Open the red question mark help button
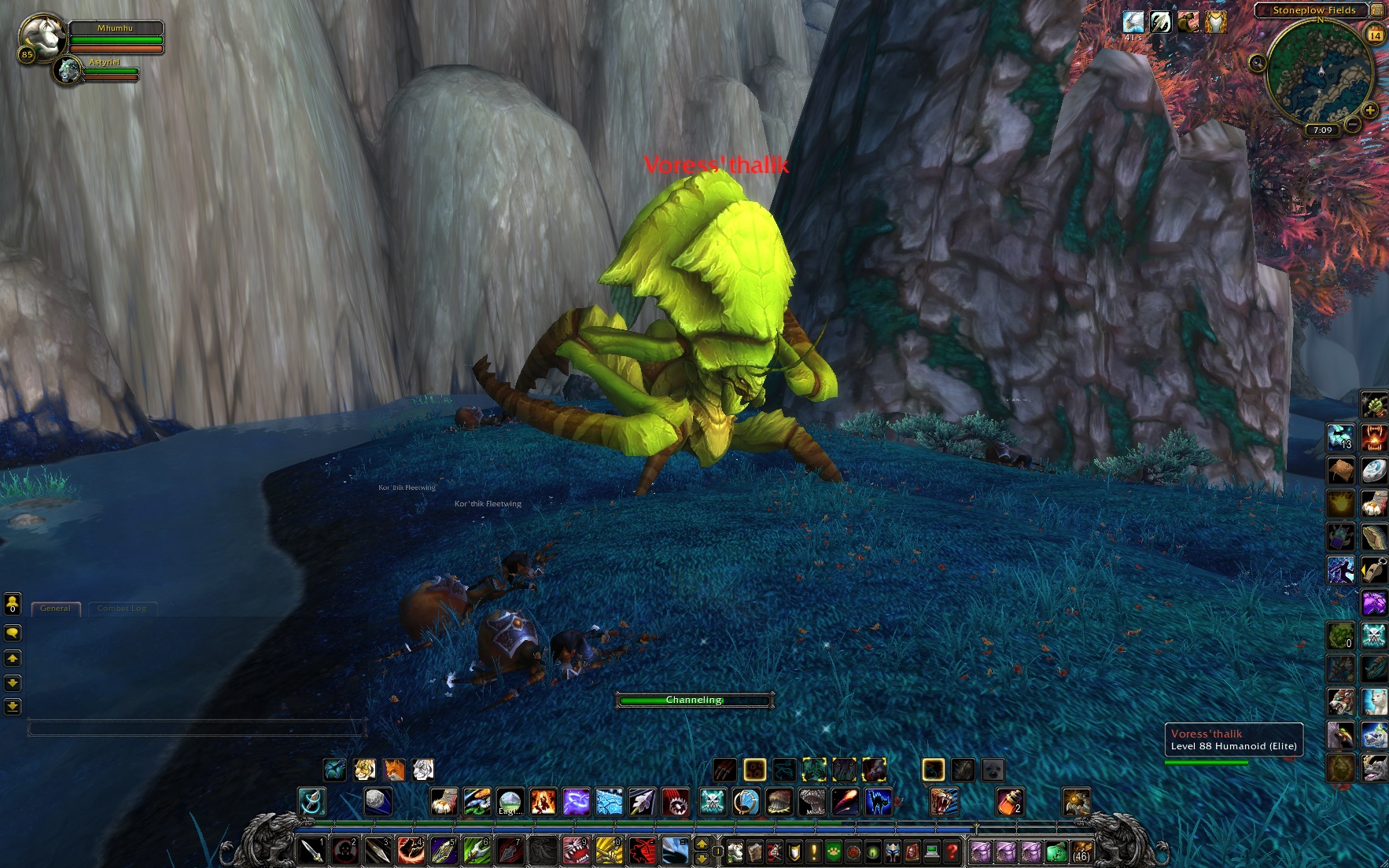This screenshot has height=868, width=1389. tap(952, 851)
